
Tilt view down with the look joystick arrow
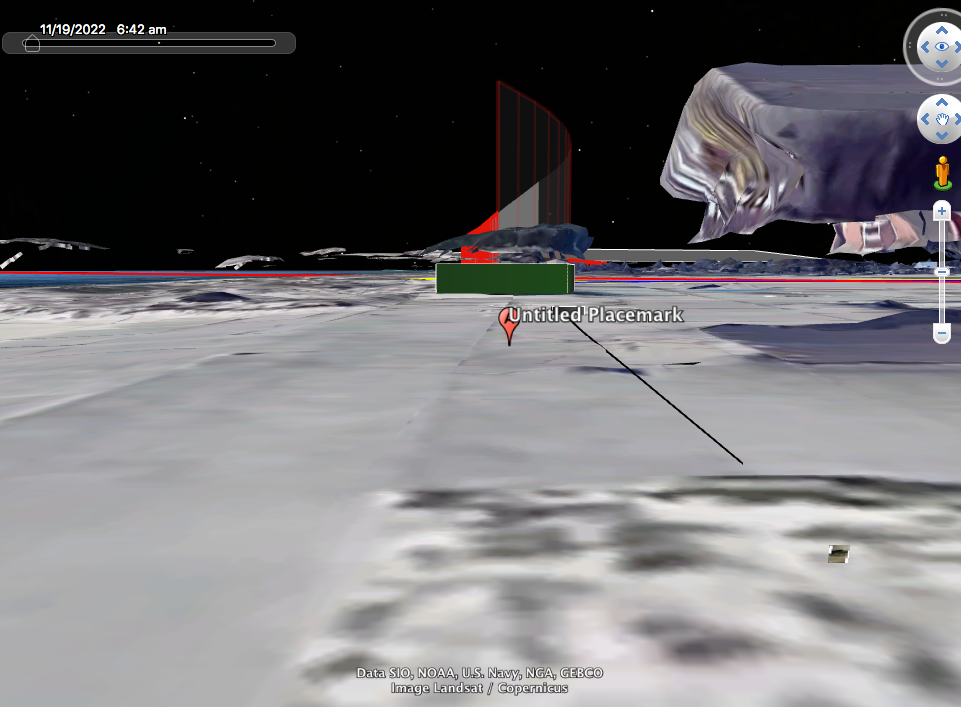click(942, 65)
